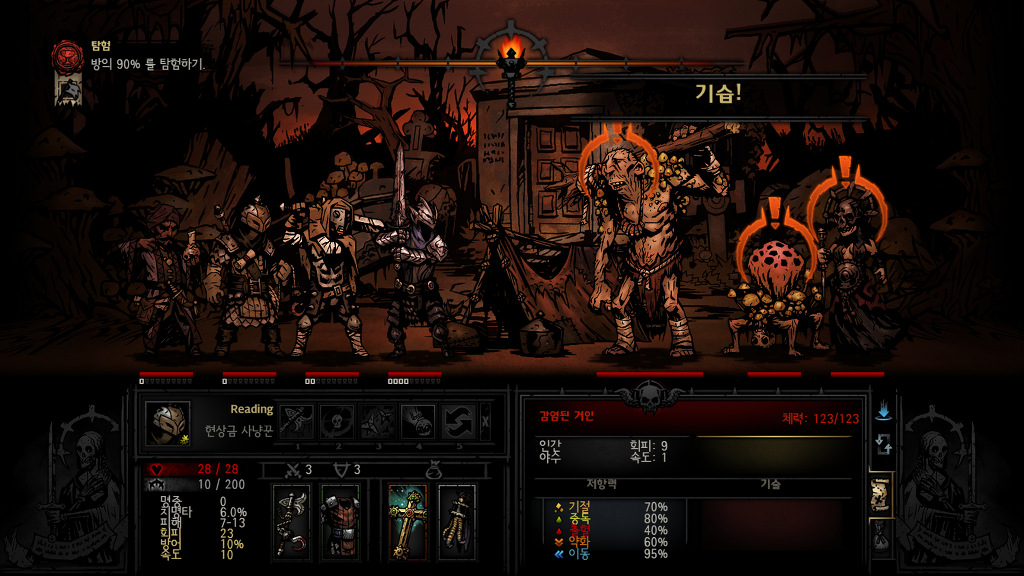Image resolution: width=1024 pixels, height=576 pixels.
Task: Click the circular swap arrows on right panel
Action: [x=882, y=444]
